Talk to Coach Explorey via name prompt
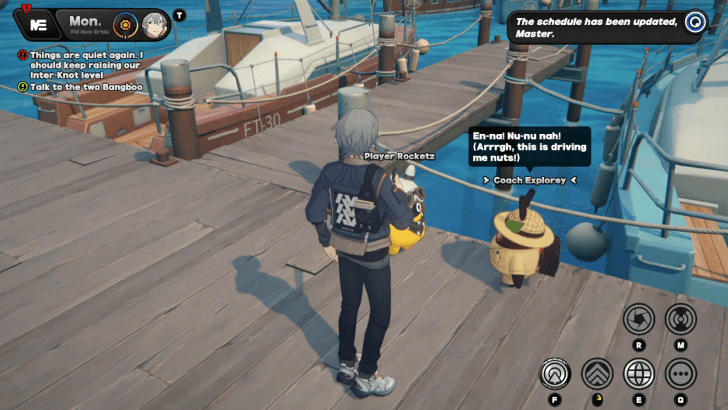This screenshot has height=410, width=728. click(x=531, y=180)
